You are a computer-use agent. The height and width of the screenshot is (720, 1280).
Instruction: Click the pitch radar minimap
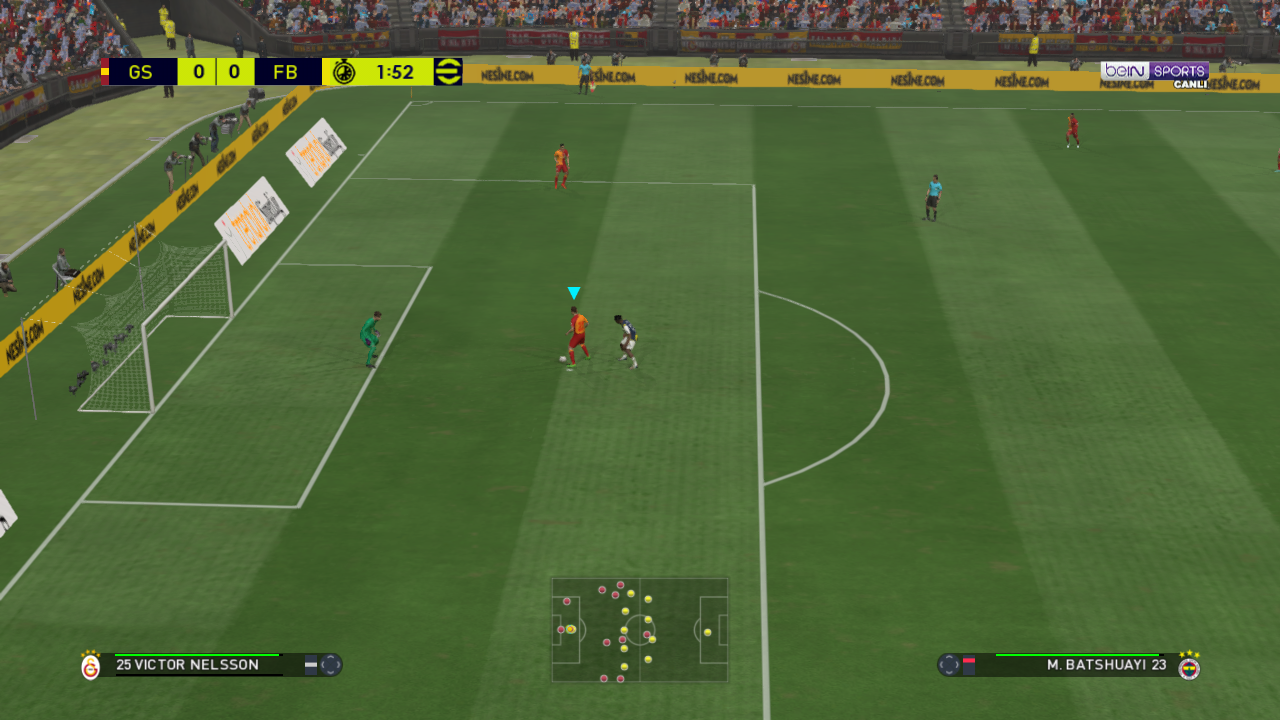pos(639,630)
